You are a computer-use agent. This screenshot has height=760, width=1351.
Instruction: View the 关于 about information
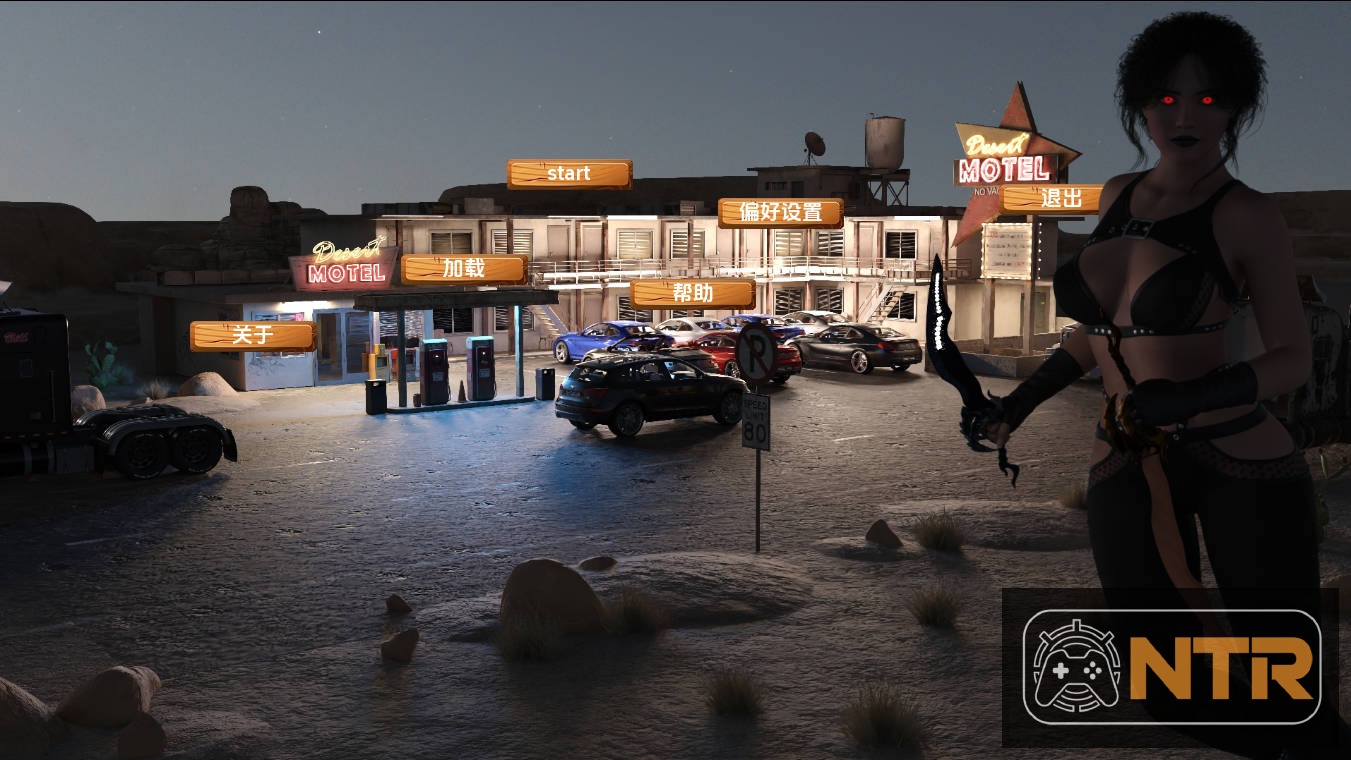tap(254, 337)
